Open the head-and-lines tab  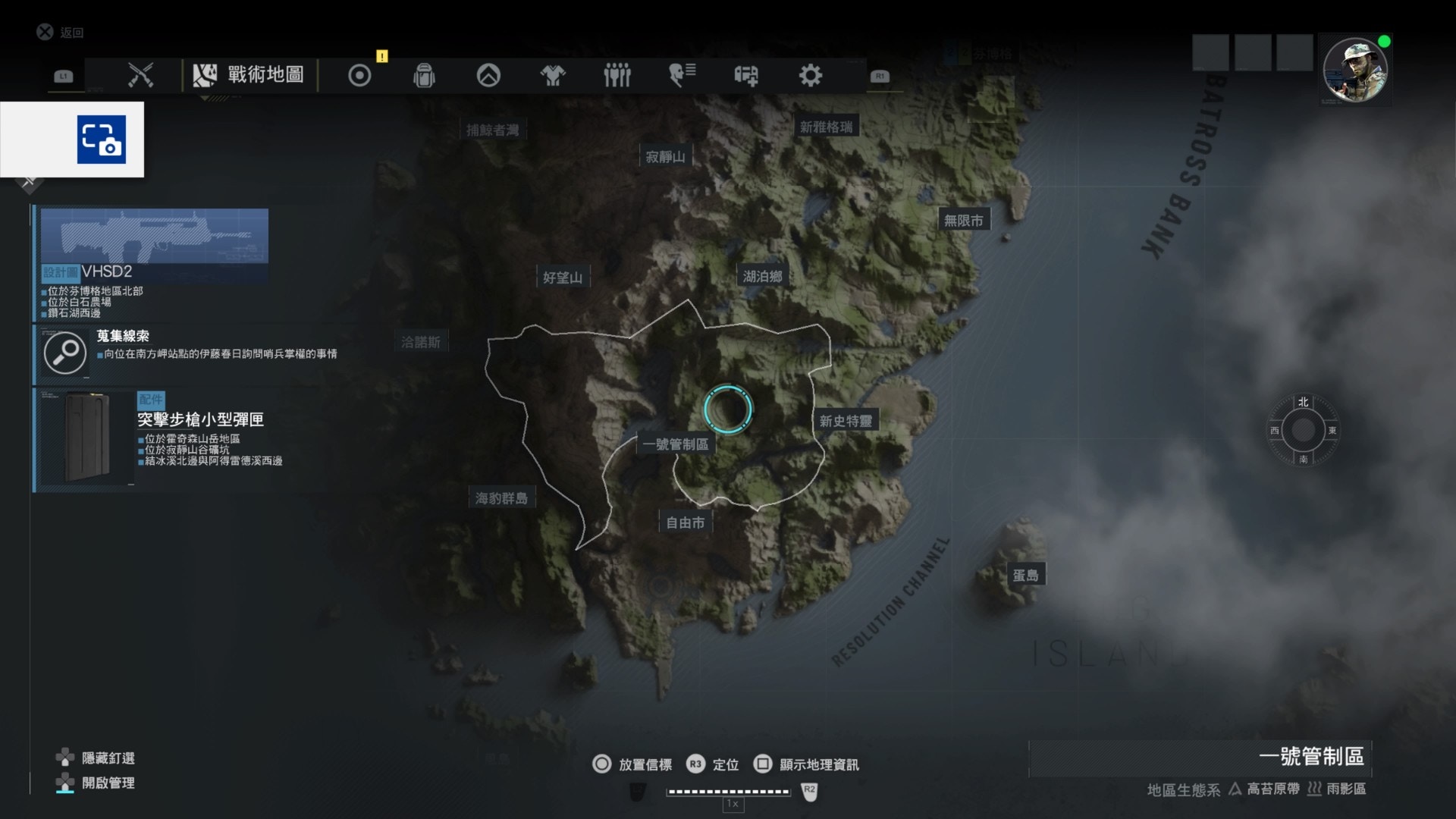click(682, 75)
